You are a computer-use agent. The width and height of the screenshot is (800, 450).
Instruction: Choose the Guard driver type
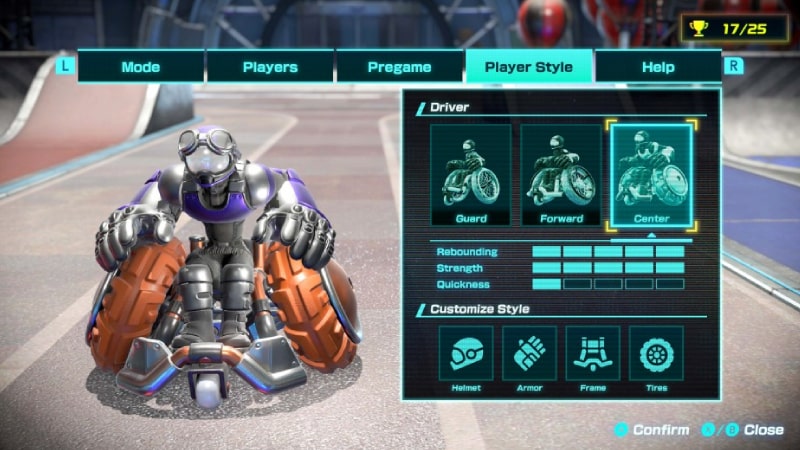pyautogui.click(x=471, y=175)
